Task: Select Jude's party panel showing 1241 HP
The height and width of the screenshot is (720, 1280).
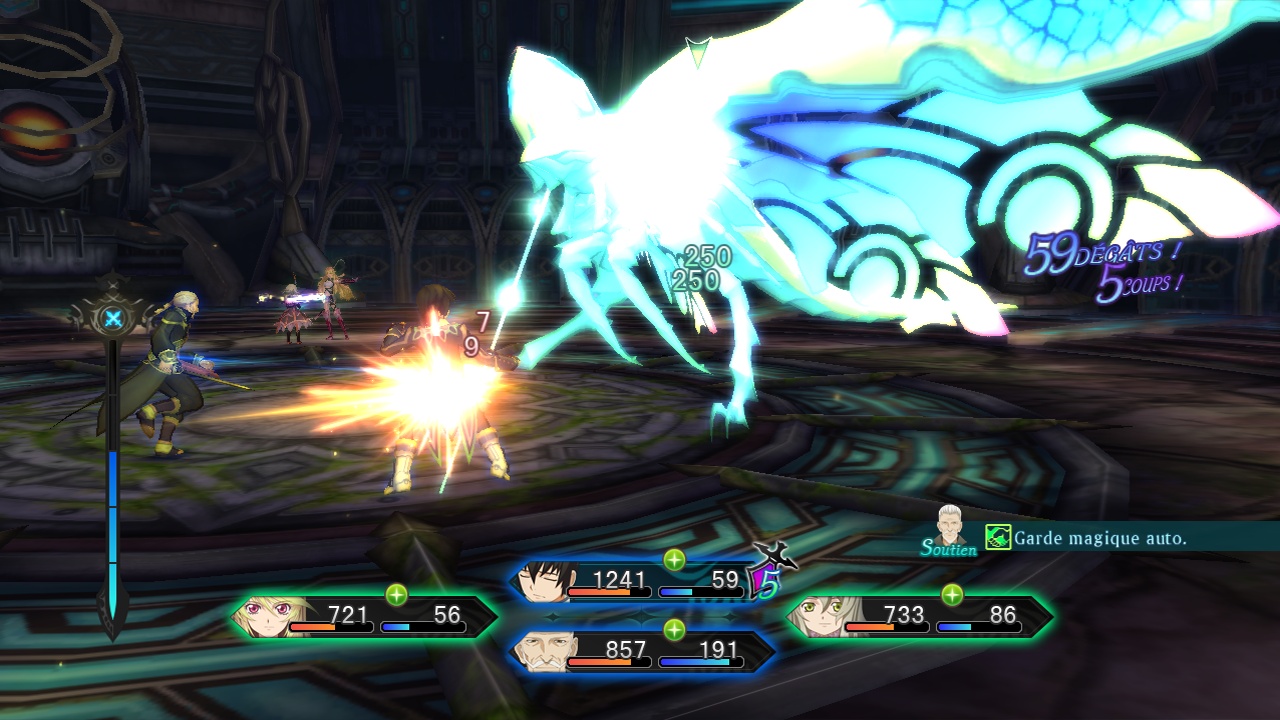Action: coord(640,582)
